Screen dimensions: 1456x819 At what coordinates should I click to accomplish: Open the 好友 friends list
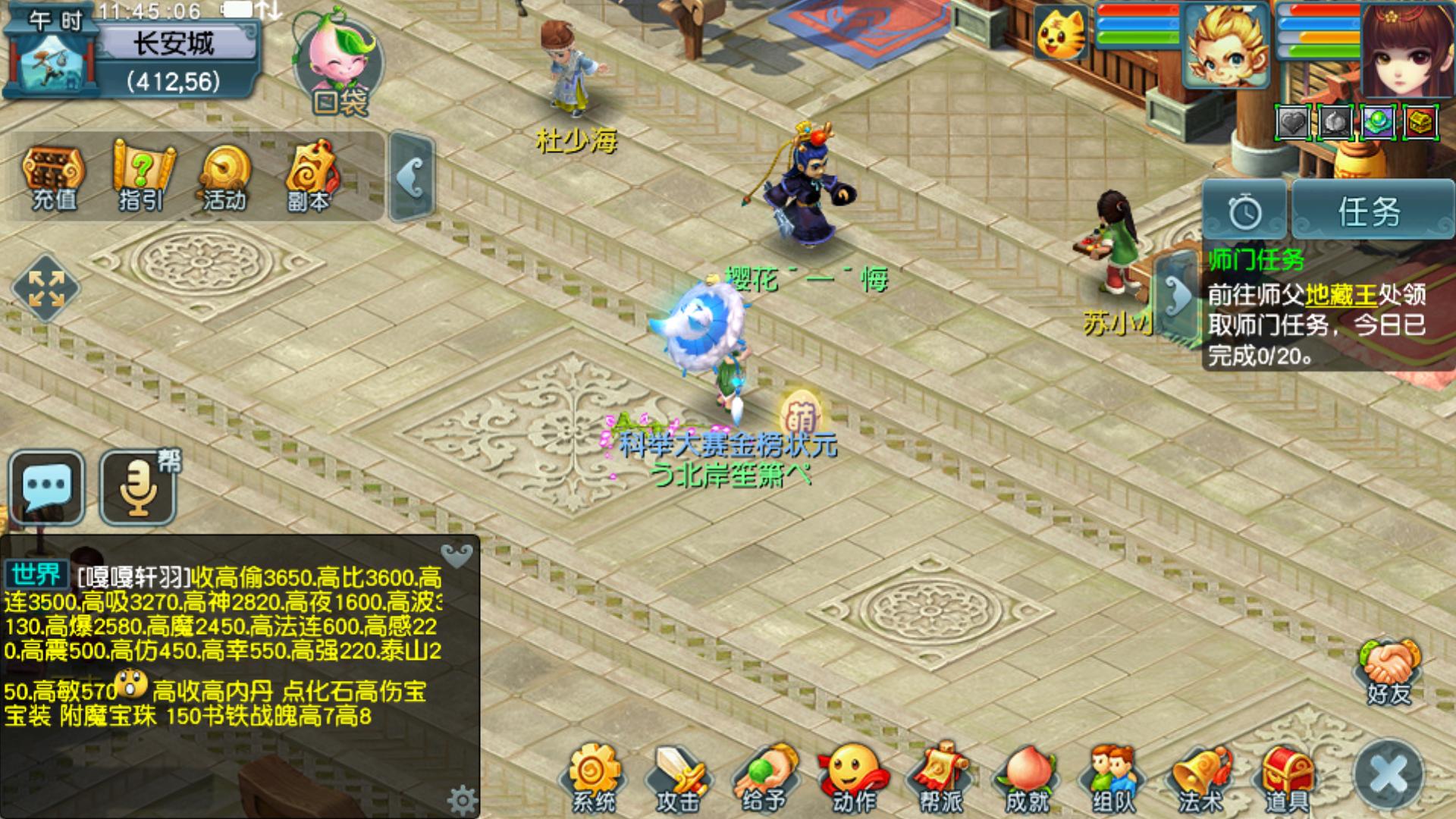coord(1389,672)
